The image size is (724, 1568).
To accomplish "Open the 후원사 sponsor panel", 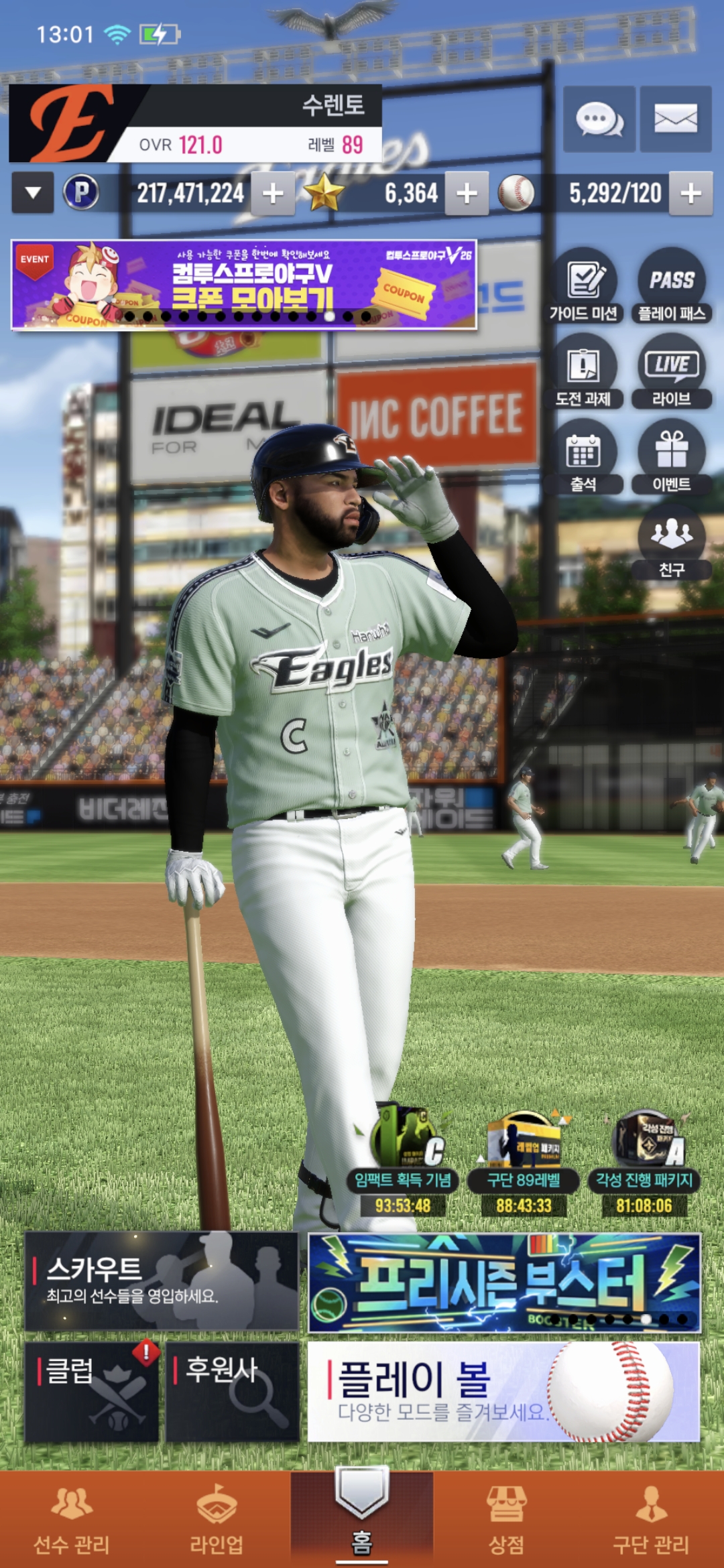I will tap(232, 1391).
